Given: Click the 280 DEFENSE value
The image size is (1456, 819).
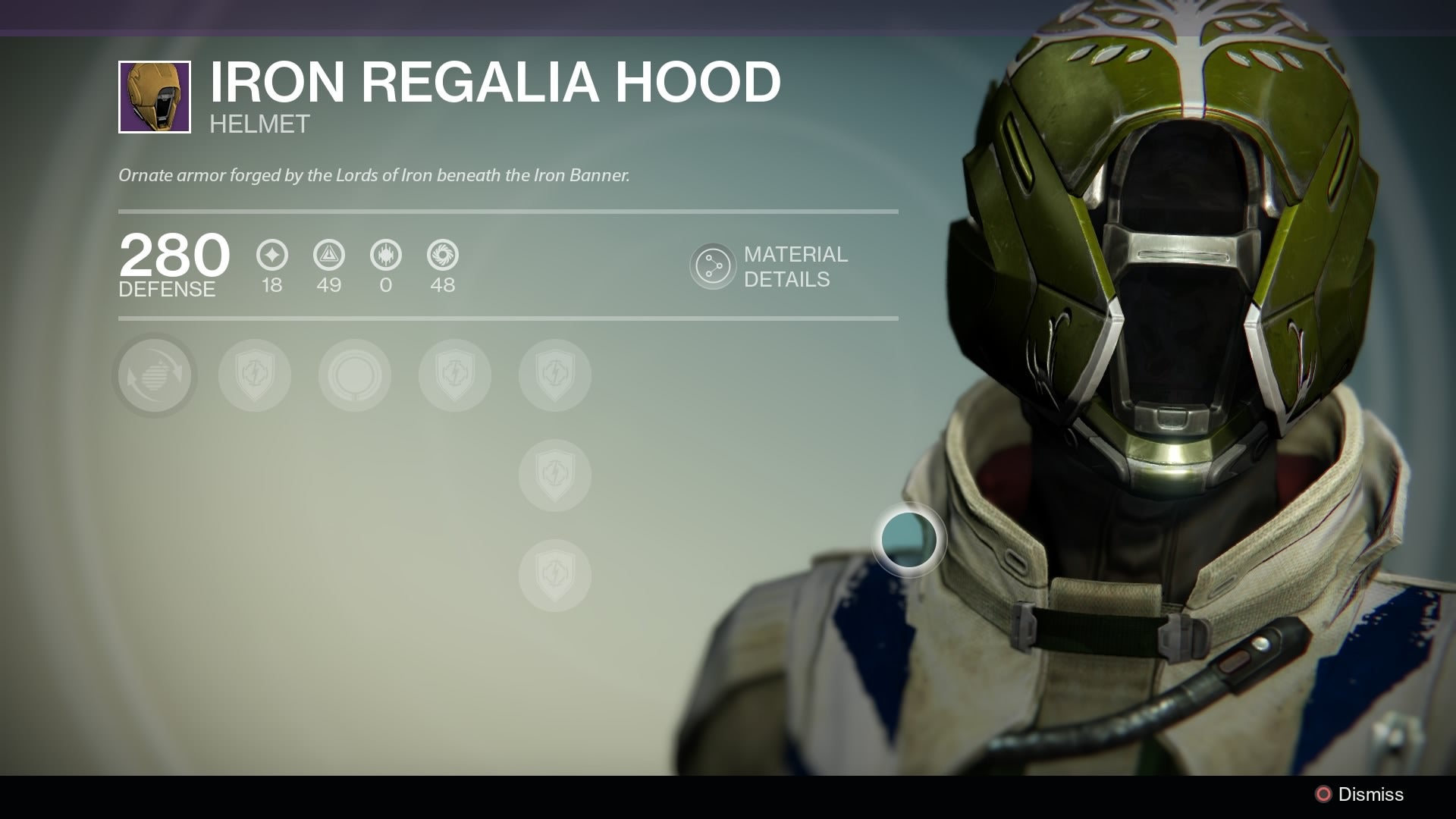Looking at the screenshot, I should tap(173, 262).
